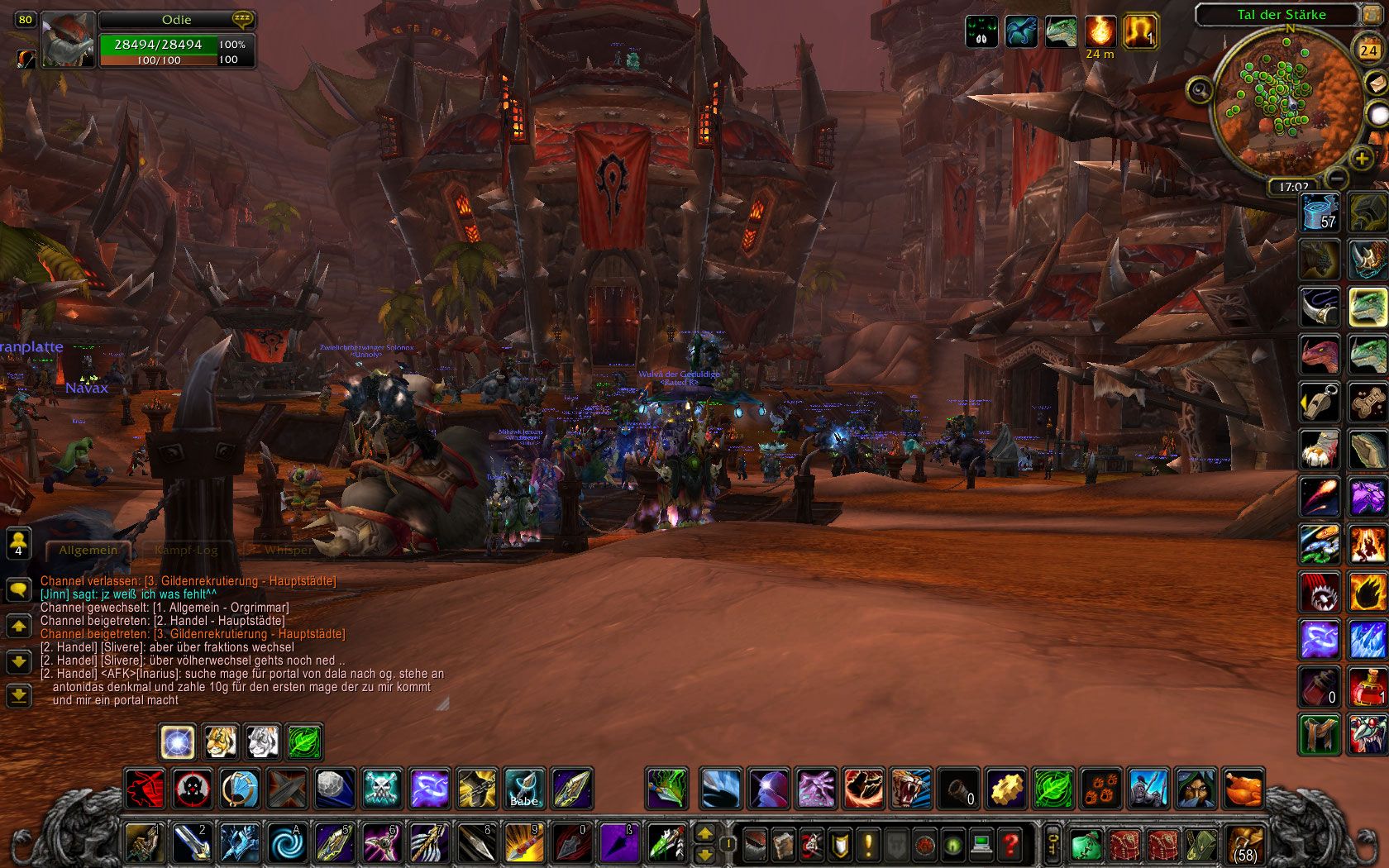
Task: Activate action slot labeled Babe
Action: [524, 789]
